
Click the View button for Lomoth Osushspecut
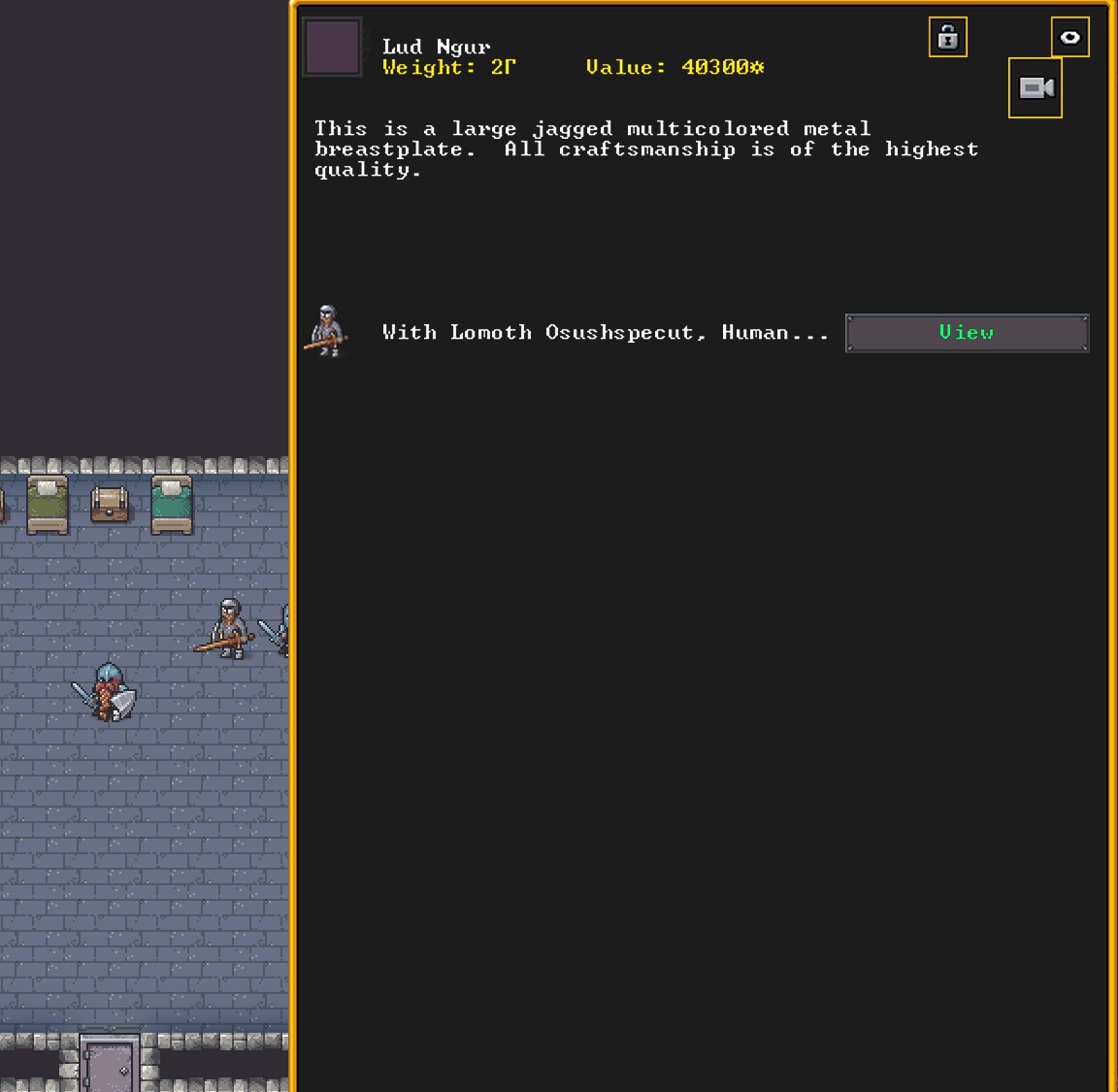967,333
